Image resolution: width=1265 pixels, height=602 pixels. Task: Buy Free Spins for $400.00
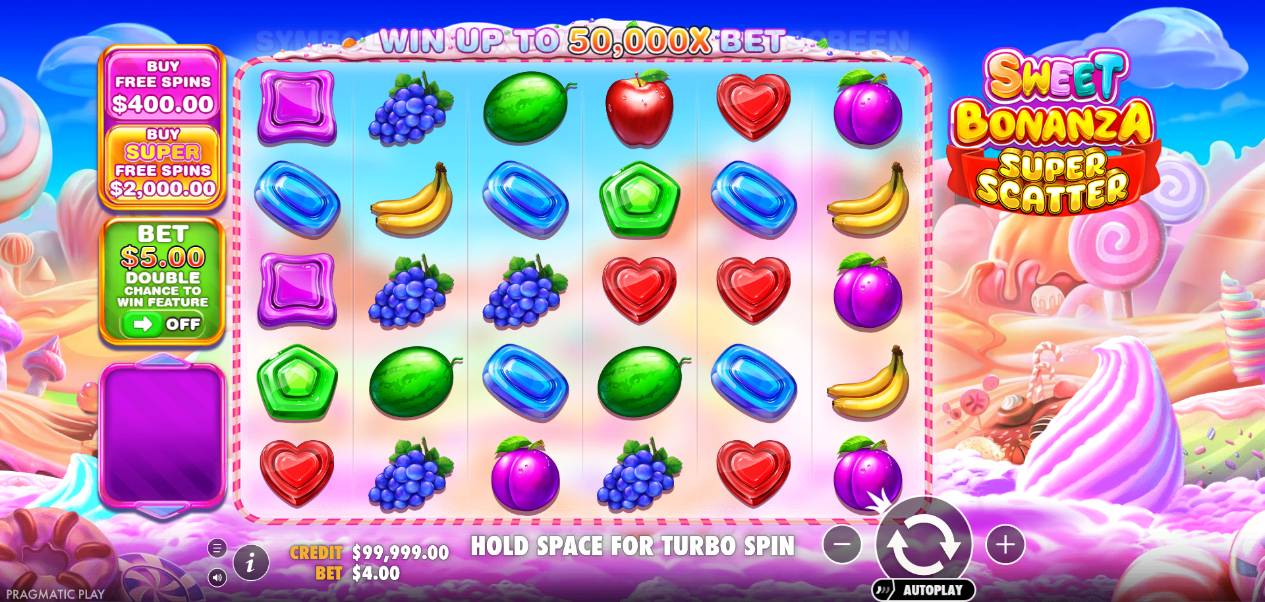point(162,85)
